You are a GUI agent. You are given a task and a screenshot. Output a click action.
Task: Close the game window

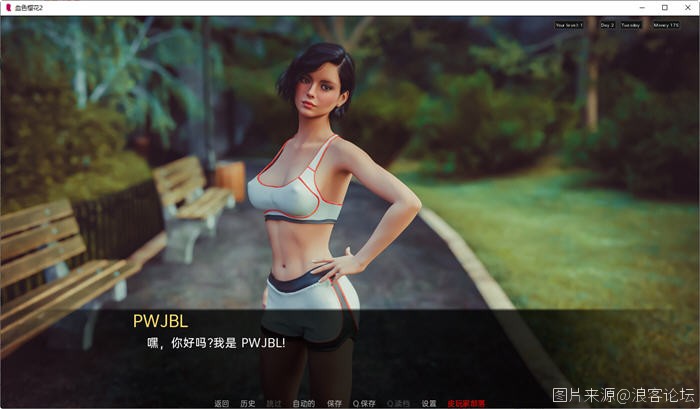pos(688,7)
